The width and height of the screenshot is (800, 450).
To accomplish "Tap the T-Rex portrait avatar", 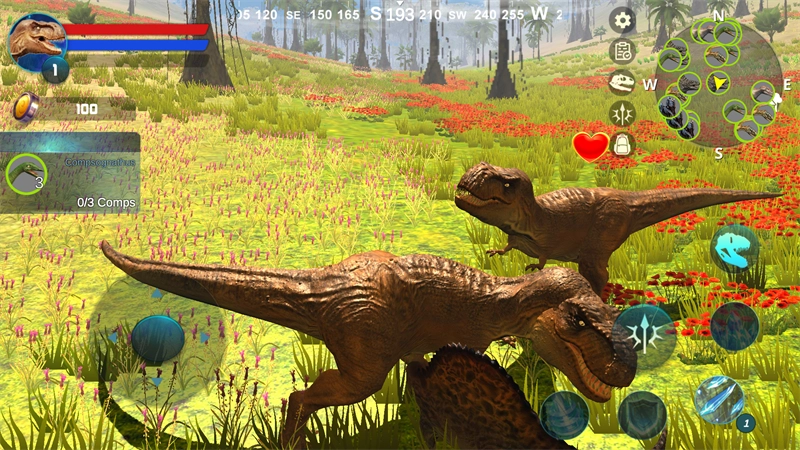I will 38,42.
